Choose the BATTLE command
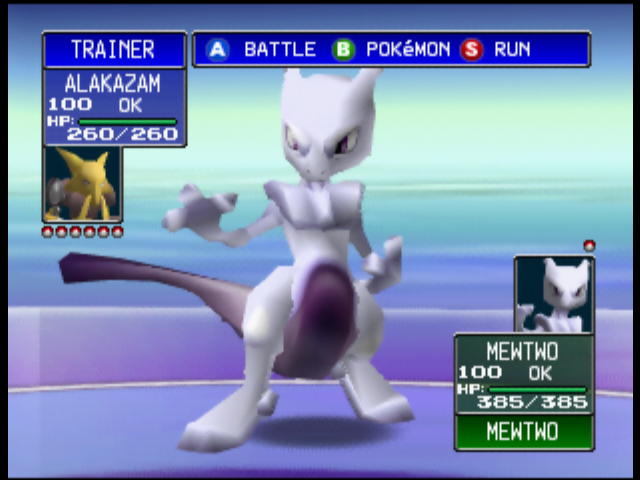 point(262,49)
